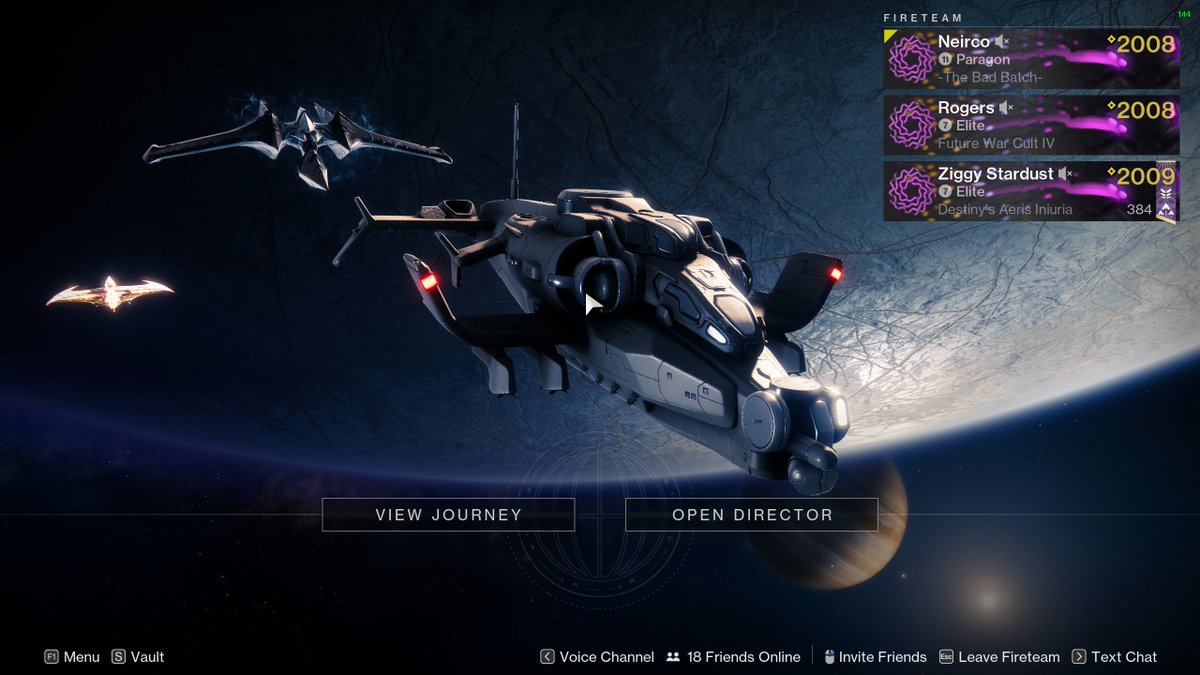Select Neirco's fireteam player card
Screen dimensions: 1200x675
point(1031,59)
